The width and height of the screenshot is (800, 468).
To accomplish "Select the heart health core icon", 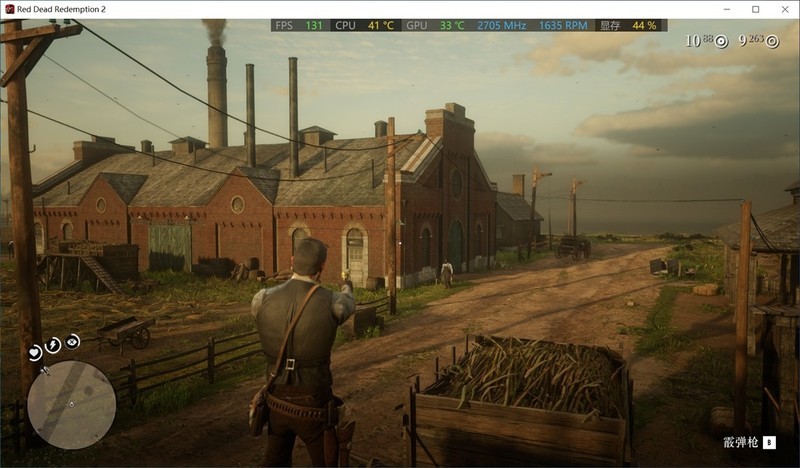I will tap(35, 351).
